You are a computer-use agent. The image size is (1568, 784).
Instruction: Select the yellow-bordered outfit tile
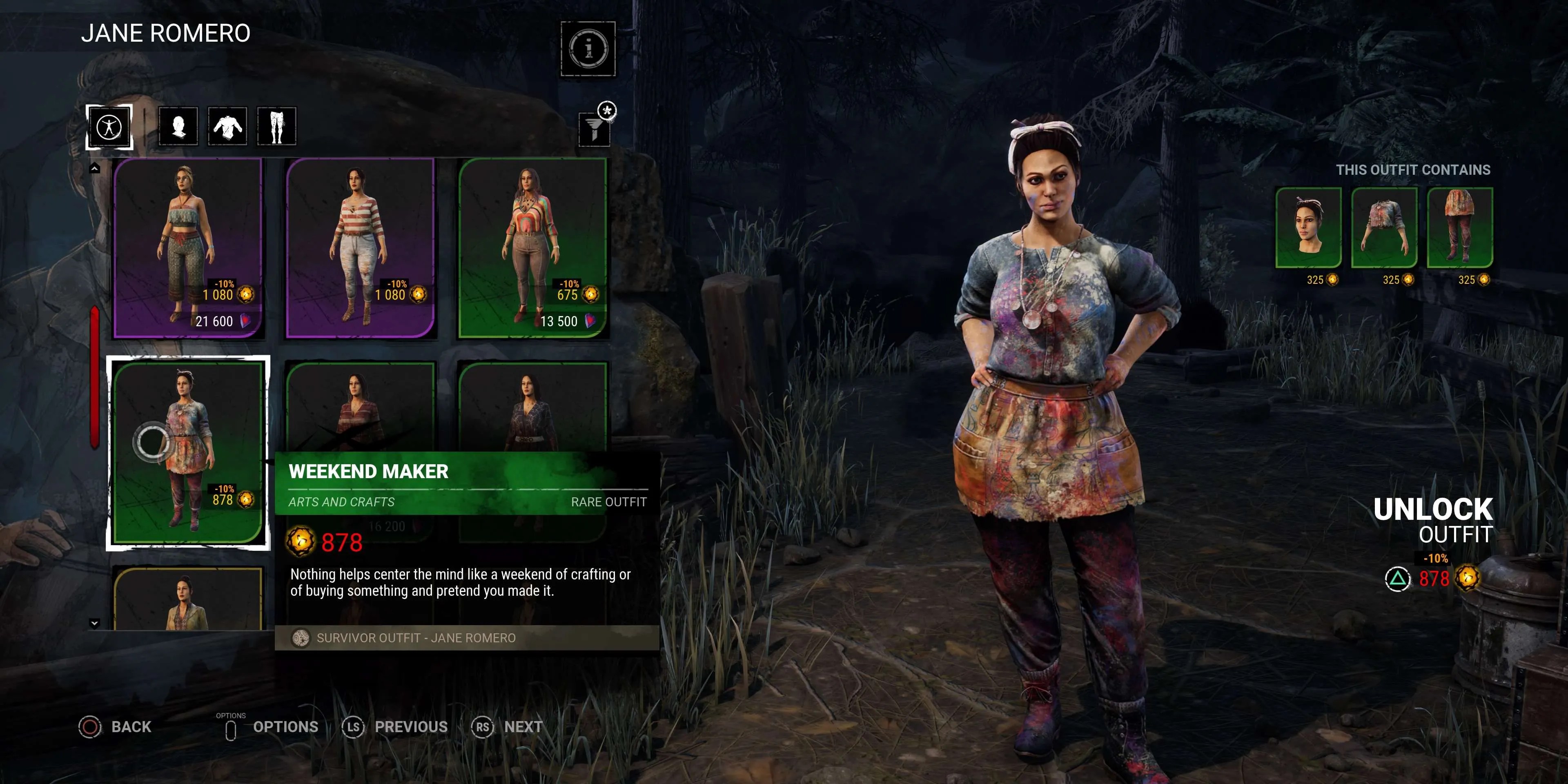pyautogui.click(x=188, y=599)
